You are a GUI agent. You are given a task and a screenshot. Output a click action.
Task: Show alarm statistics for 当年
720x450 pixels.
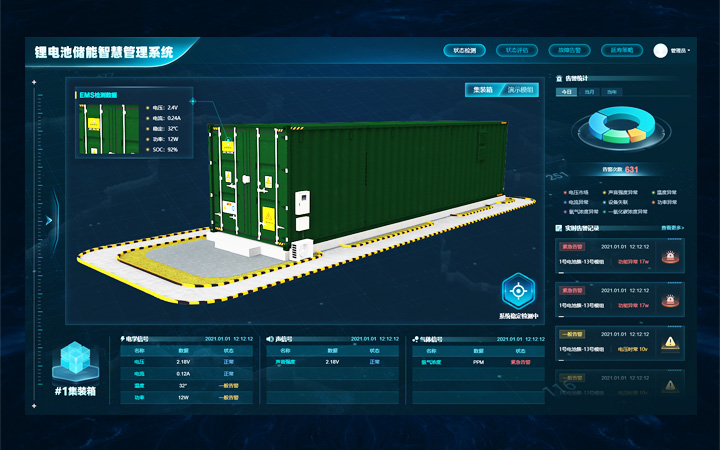(612, 92)
